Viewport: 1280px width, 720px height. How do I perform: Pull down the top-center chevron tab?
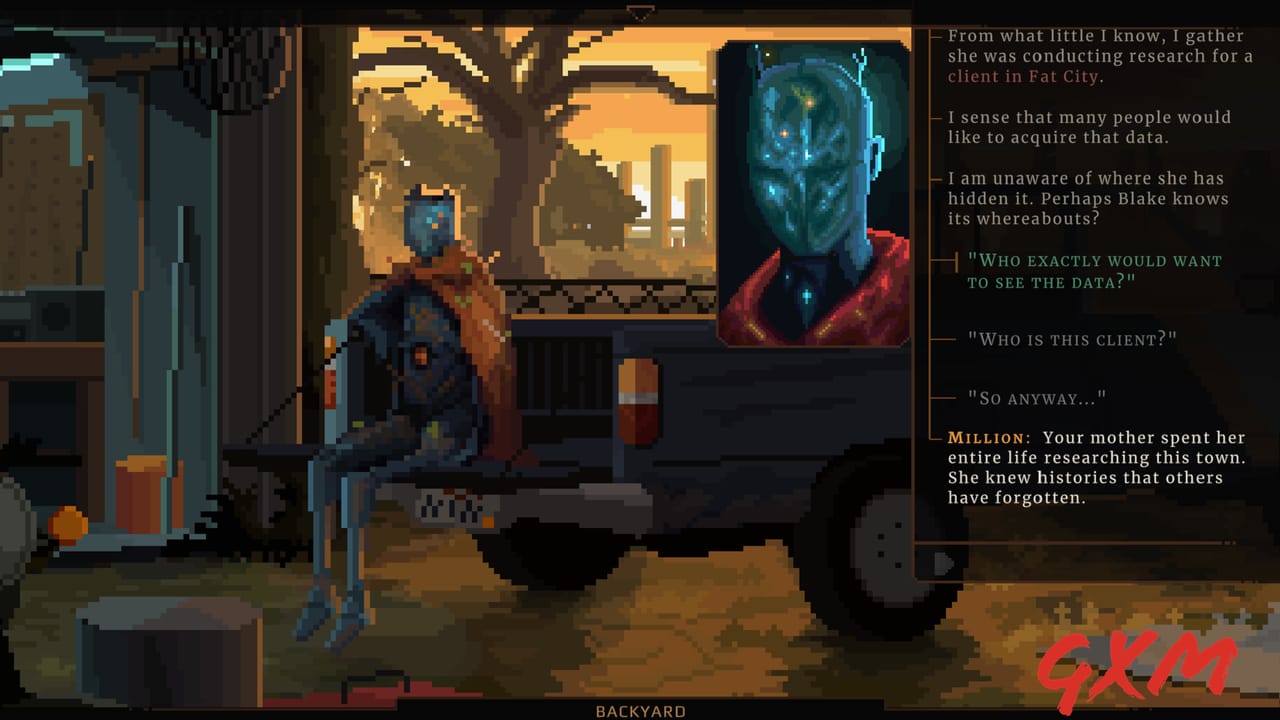tap(639, 13)
